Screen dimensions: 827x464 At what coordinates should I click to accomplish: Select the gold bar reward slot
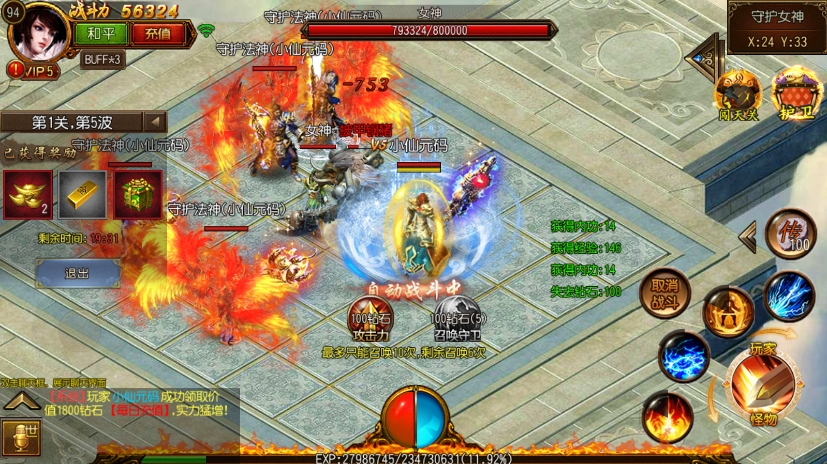click(82, 195)
